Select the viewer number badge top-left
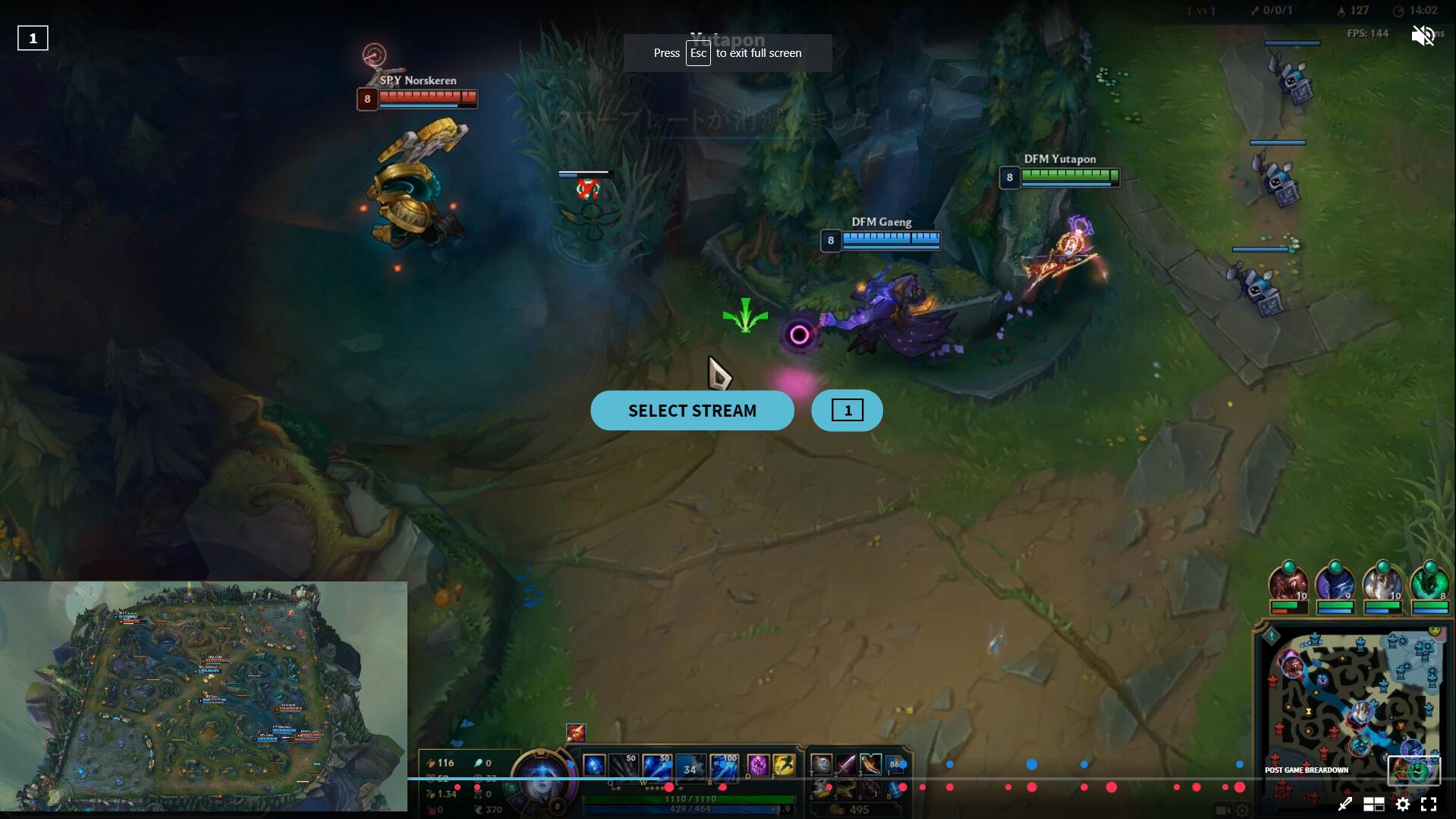Viewport: 1456px width, 819px height. (x=33, y=36)
